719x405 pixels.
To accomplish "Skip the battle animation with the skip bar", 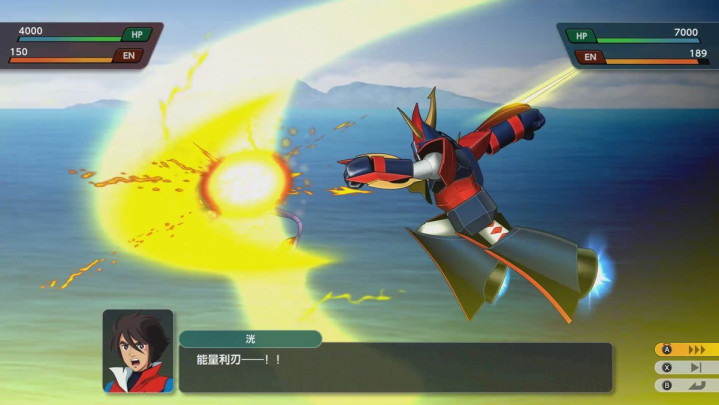I will click(686, 367).
